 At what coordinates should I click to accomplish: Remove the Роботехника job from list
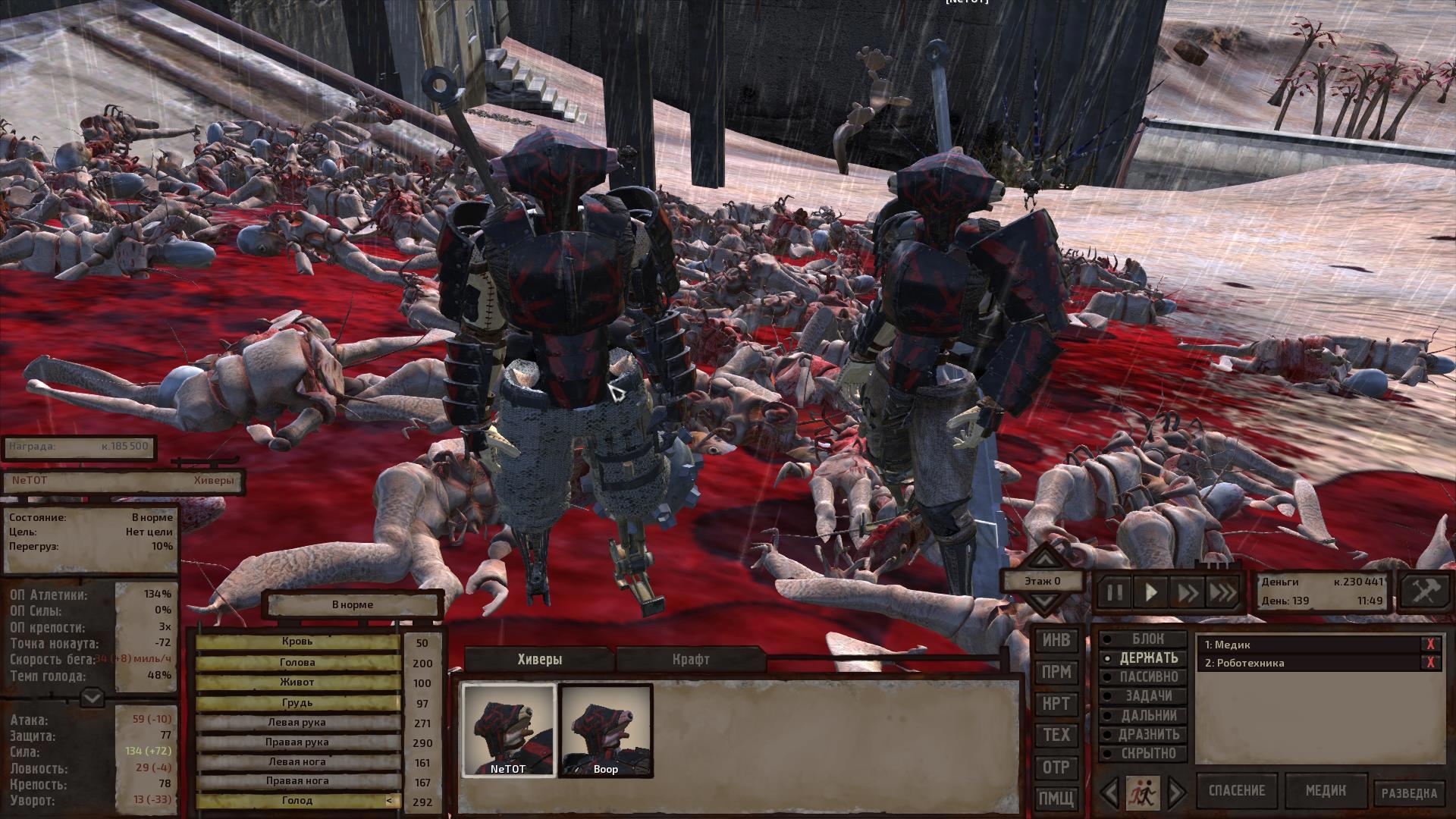point(1430,663)
